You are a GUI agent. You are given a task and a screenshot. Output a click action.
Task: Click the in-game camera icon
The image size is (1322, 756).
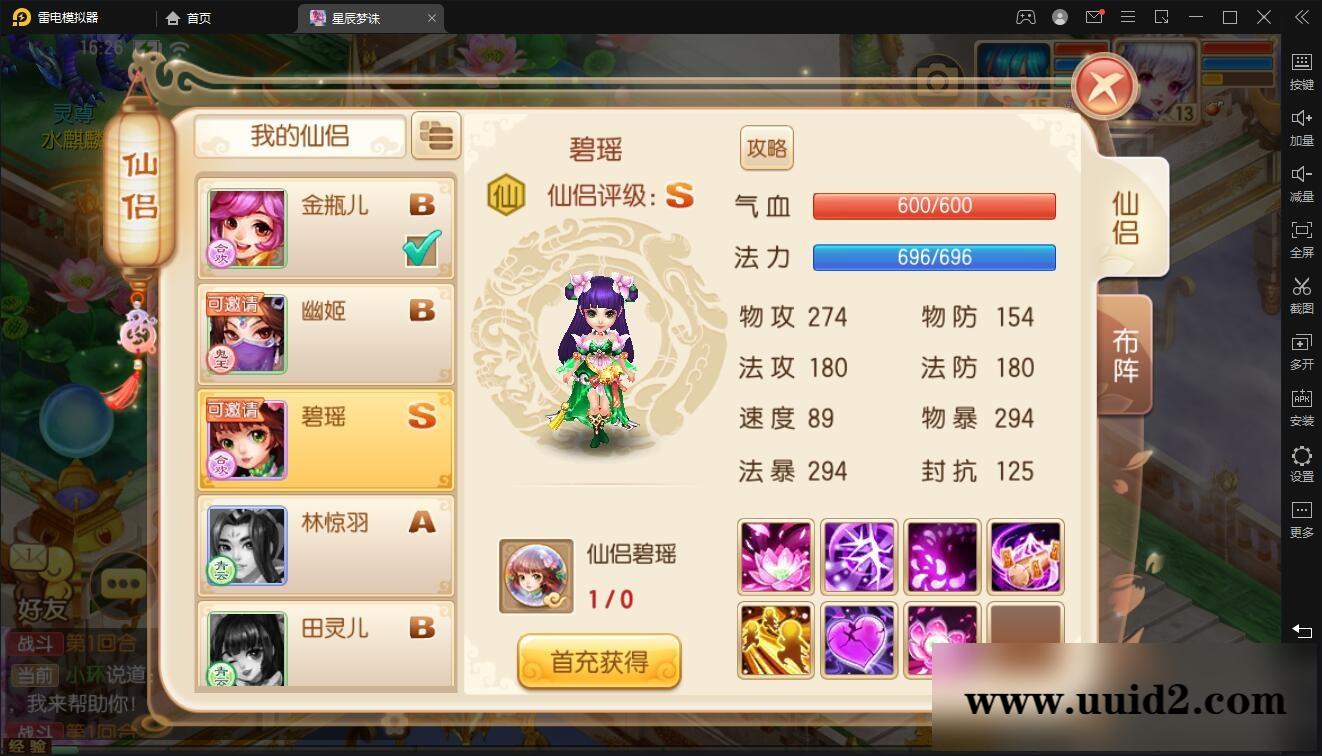937,79
